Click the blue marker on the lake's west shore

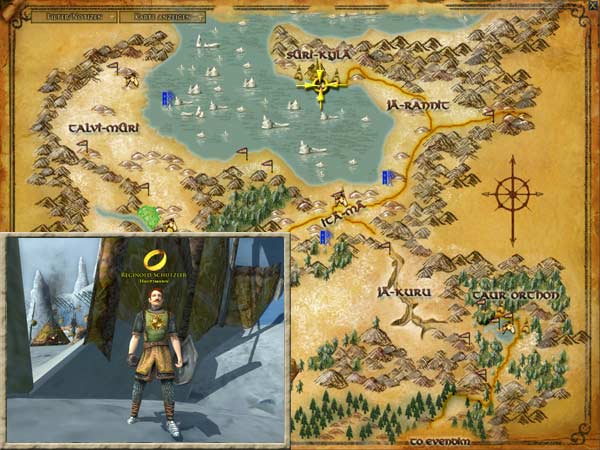click(x=168, y=98)
